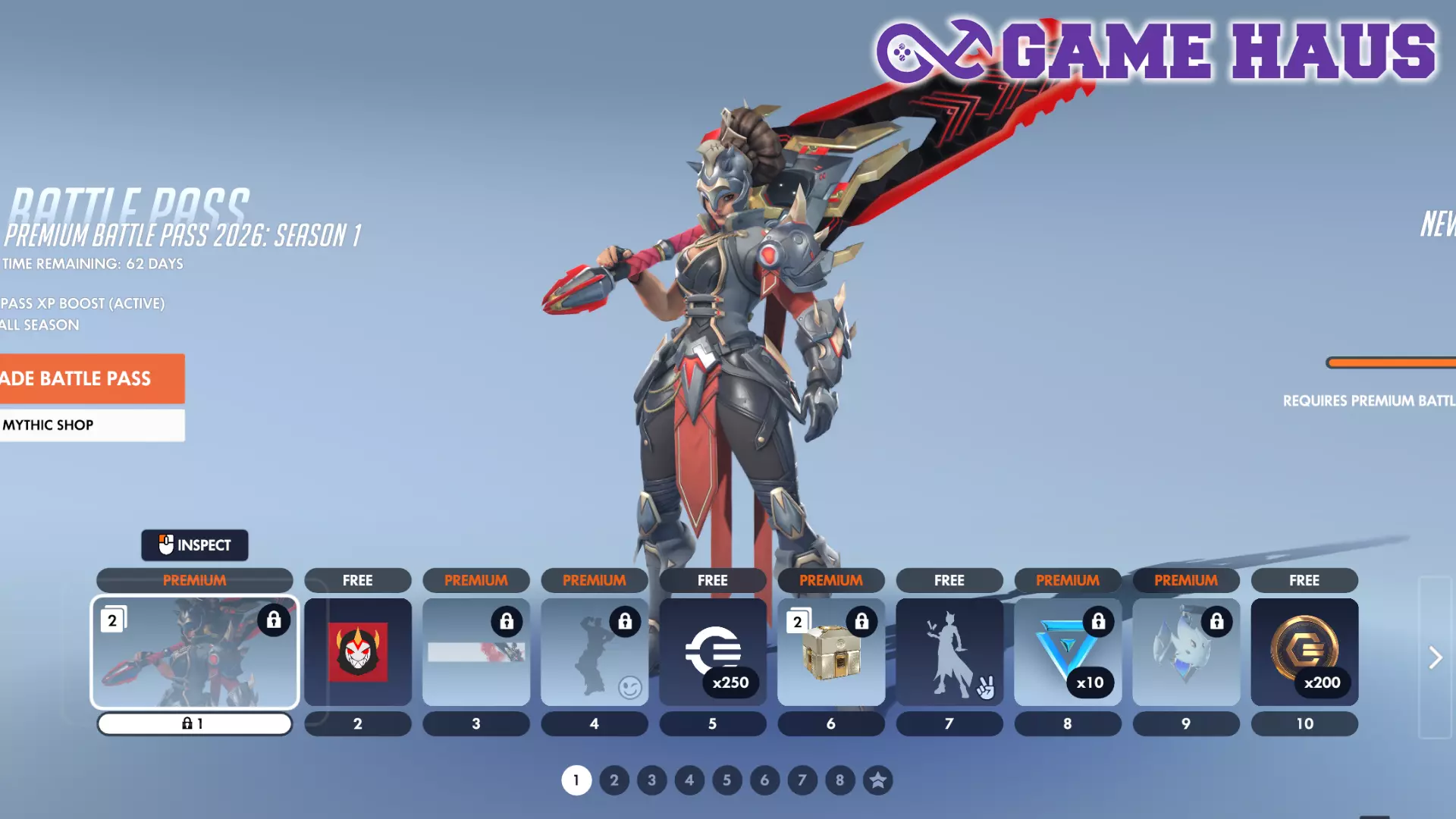Pick the x250 credits reward tile
Viewport: 1456px width, 819px height.
coord(713,652)
